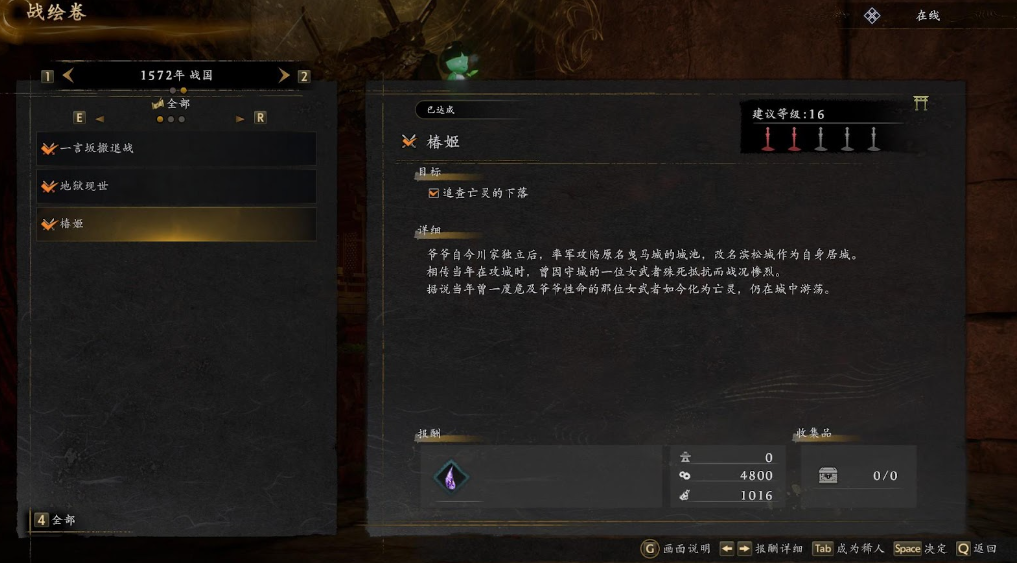Inspect the purple crystal reward icon

(x=451, y=477)
